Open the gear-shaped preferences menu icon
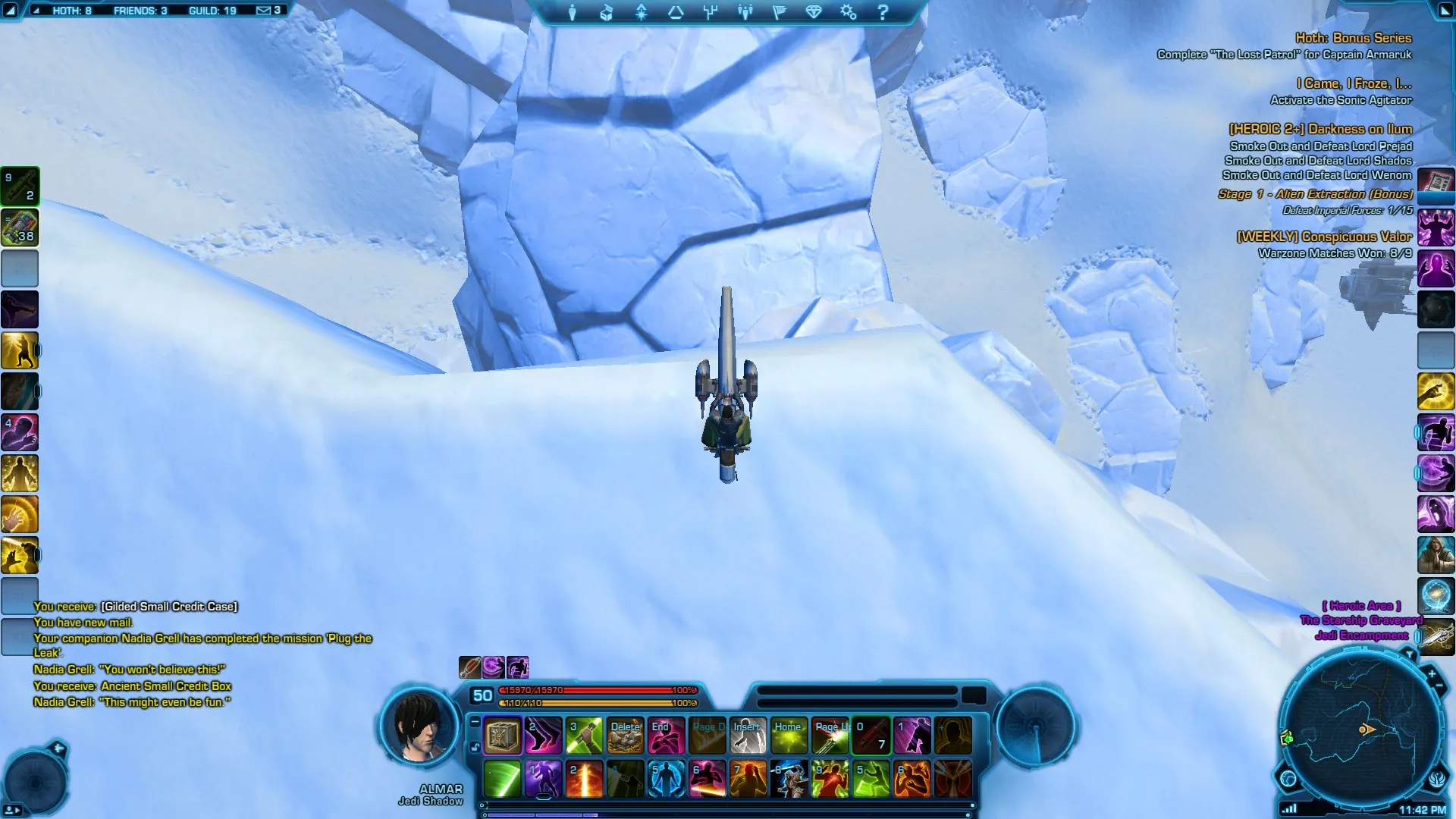 click(x=848, y=13)
